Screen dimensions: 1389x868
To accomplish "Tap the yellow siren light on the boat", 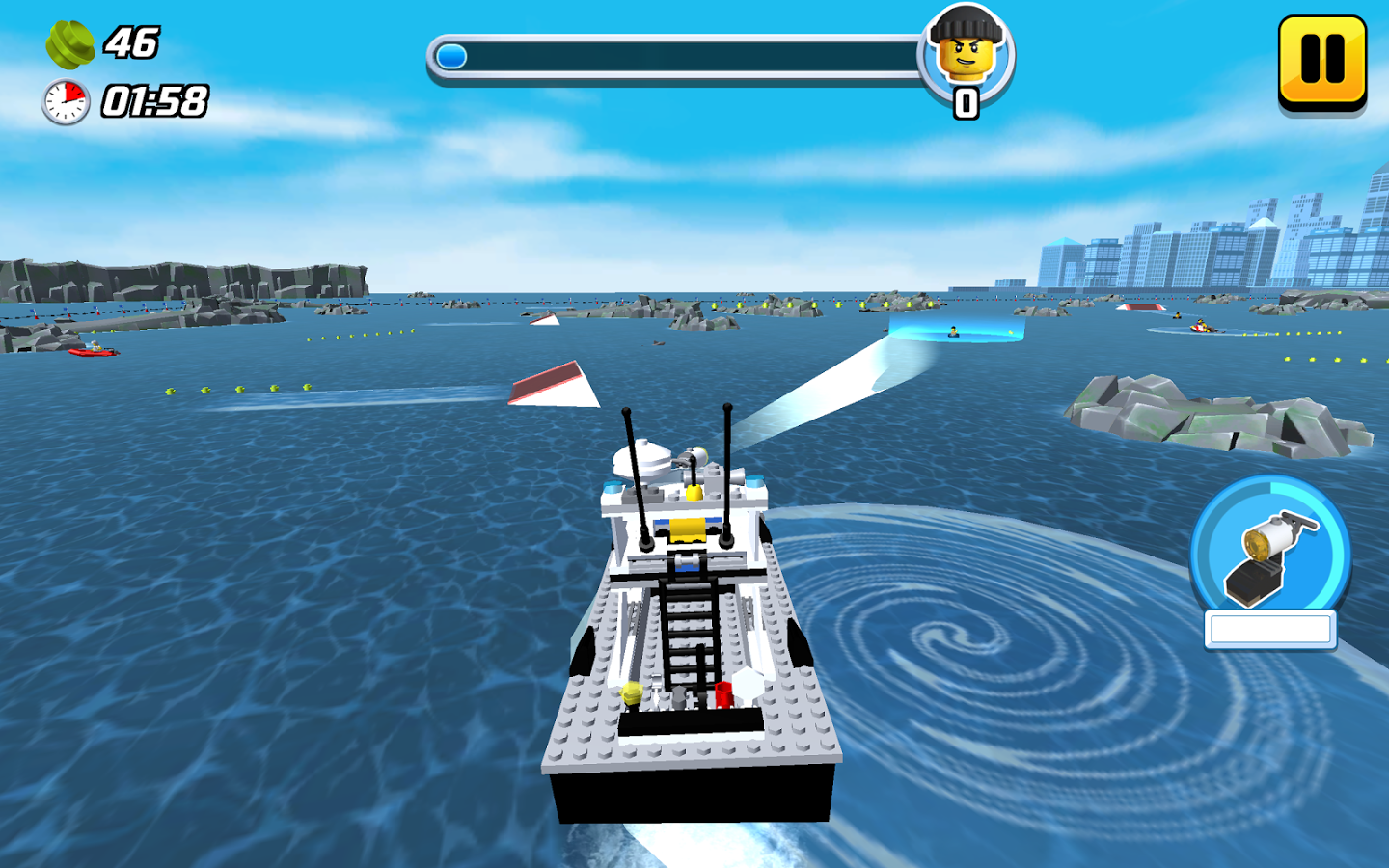I will tap(694, 492).
